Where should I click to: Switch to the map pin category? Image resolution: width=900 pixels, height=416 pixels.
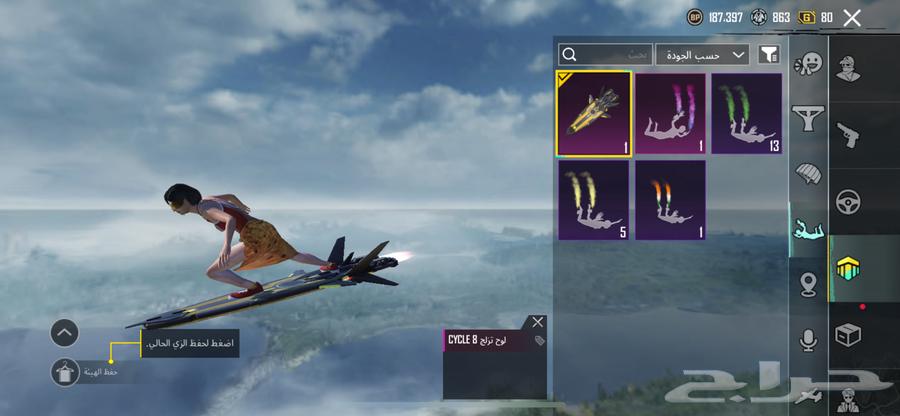[x=807, y=285]
